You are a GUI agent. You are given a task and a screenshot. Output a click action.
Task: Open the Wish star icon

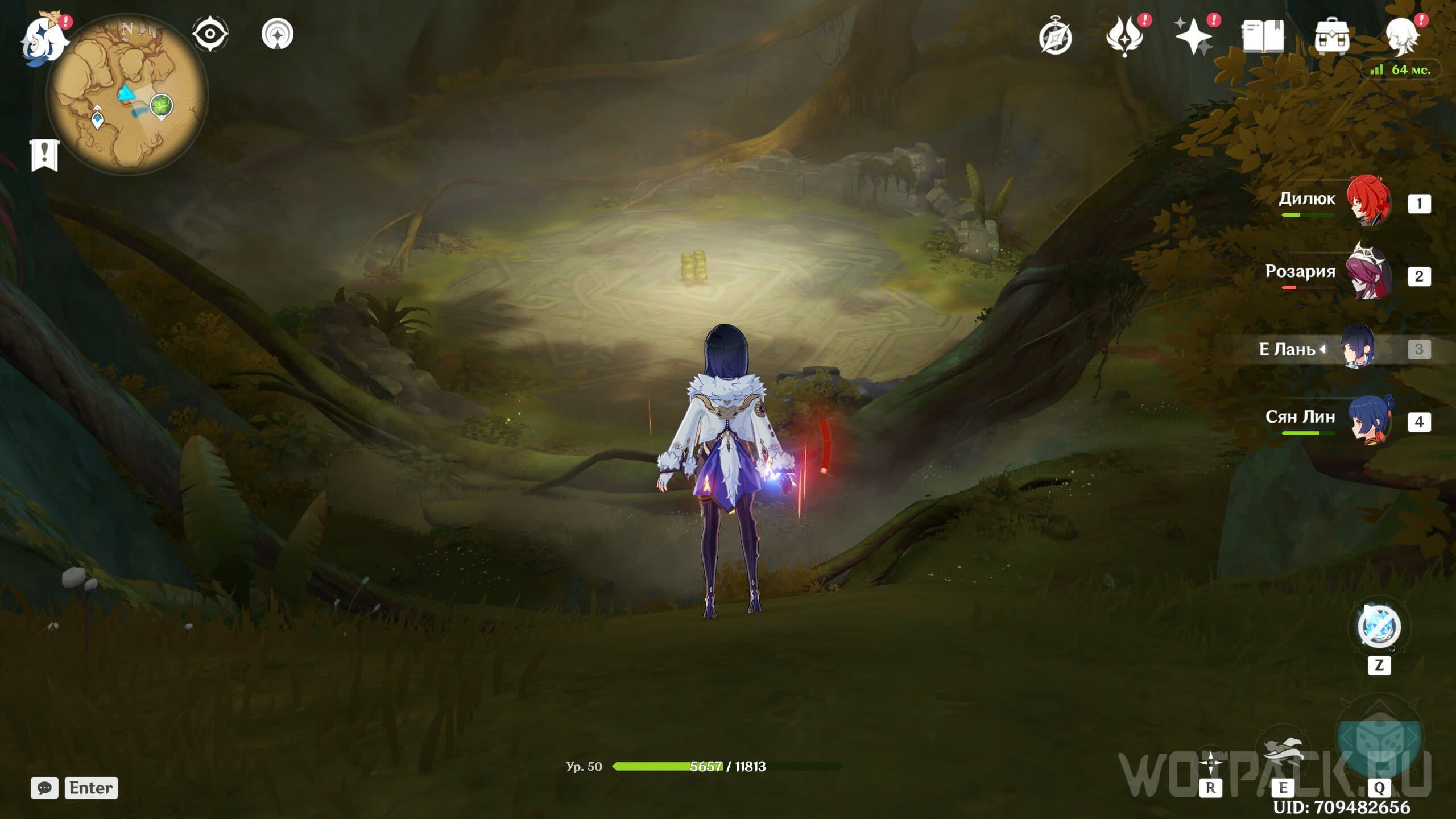coord(1193,37)
